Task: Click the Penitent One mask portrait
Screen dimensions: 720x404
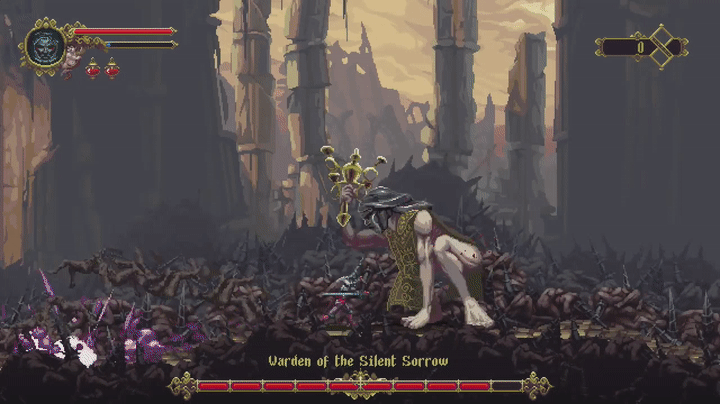Action: 45,46
